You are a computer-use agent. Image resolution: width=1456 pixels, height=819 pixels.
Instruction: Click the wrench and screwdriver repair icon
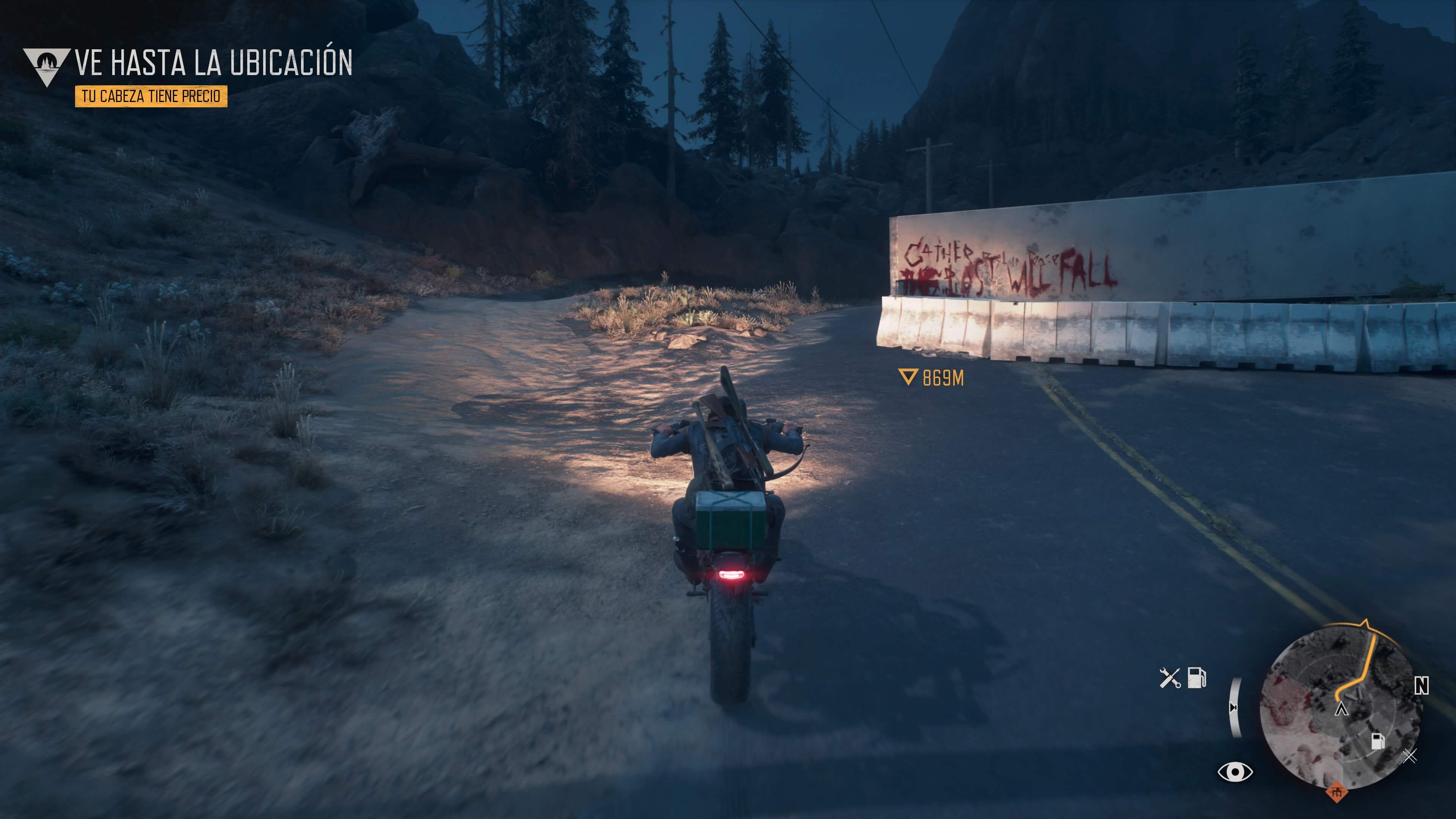pos(1169,678)
